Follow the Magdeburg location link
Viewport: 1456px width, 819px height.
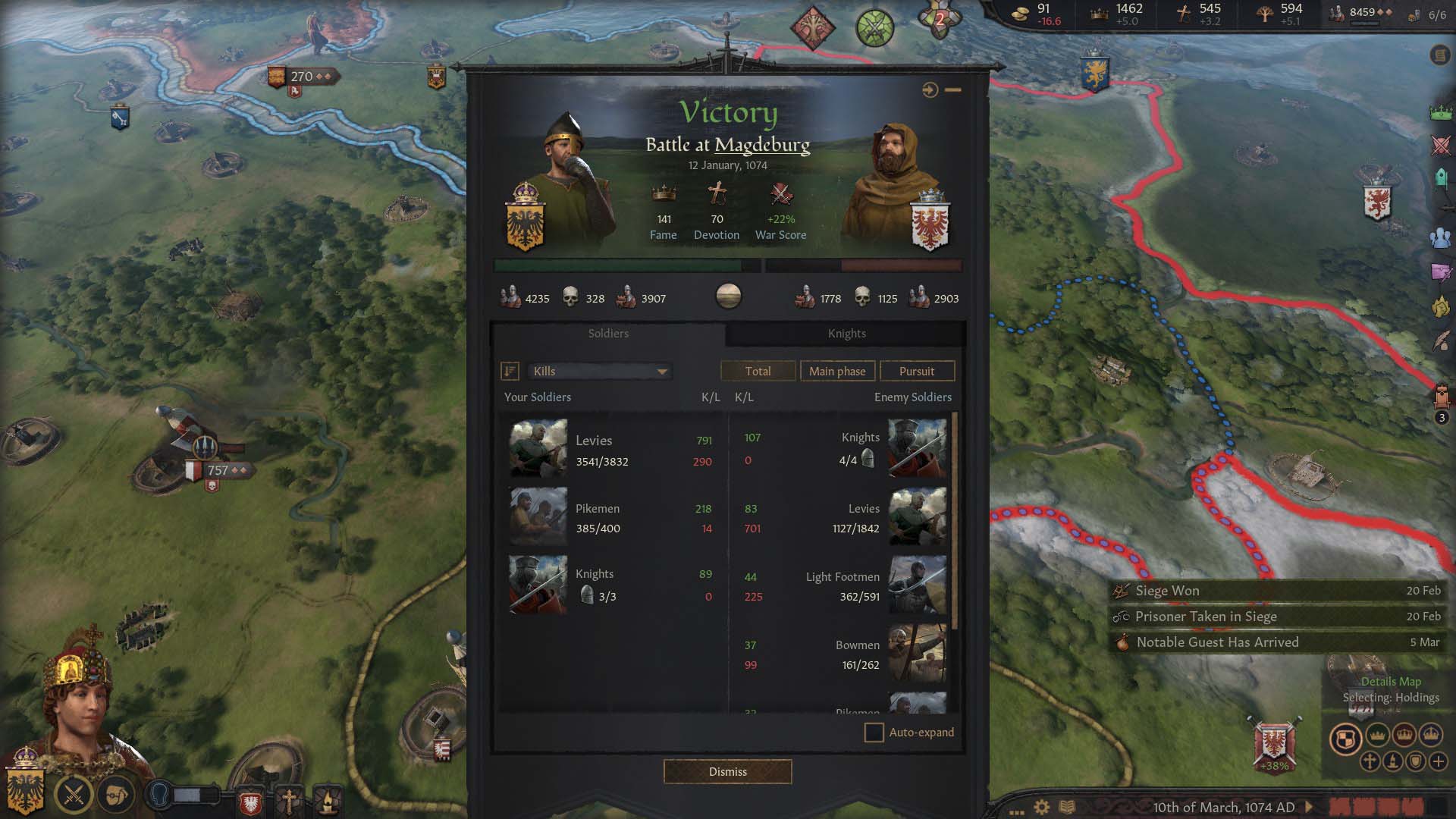point(762,145)
